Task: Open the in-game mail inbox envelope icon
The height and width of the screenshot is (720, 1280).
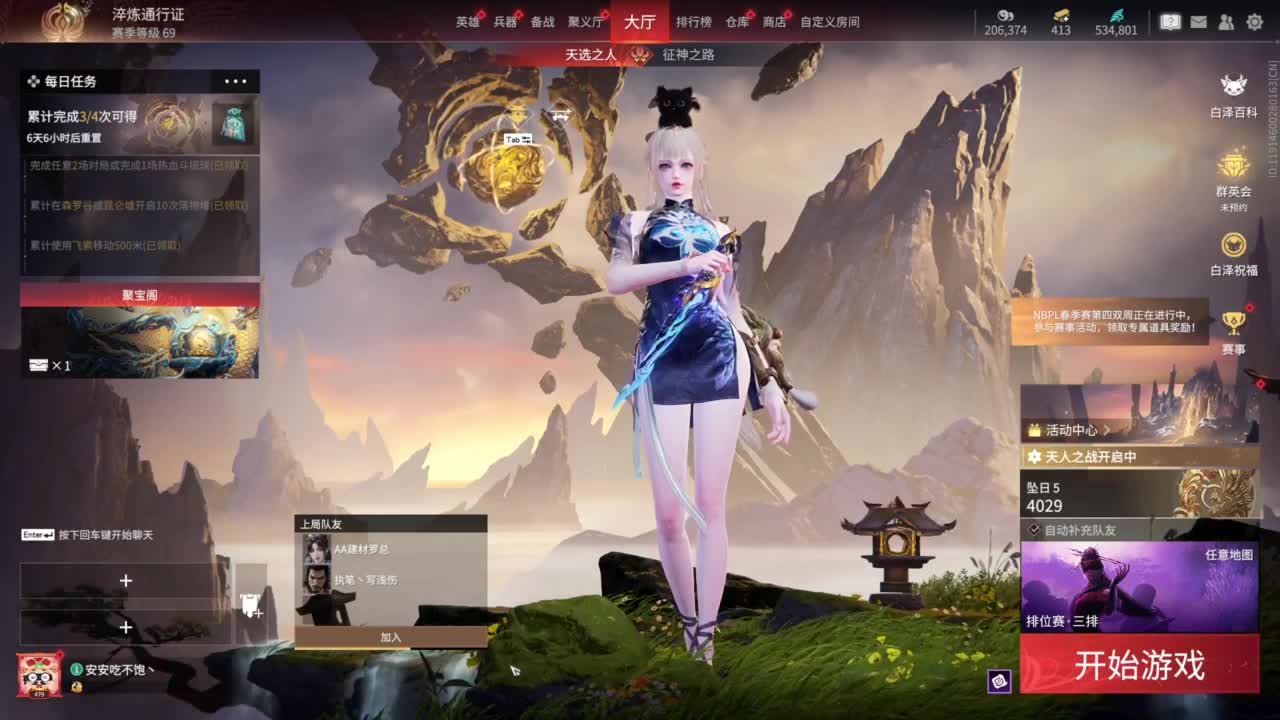Action: (1199, 22)
